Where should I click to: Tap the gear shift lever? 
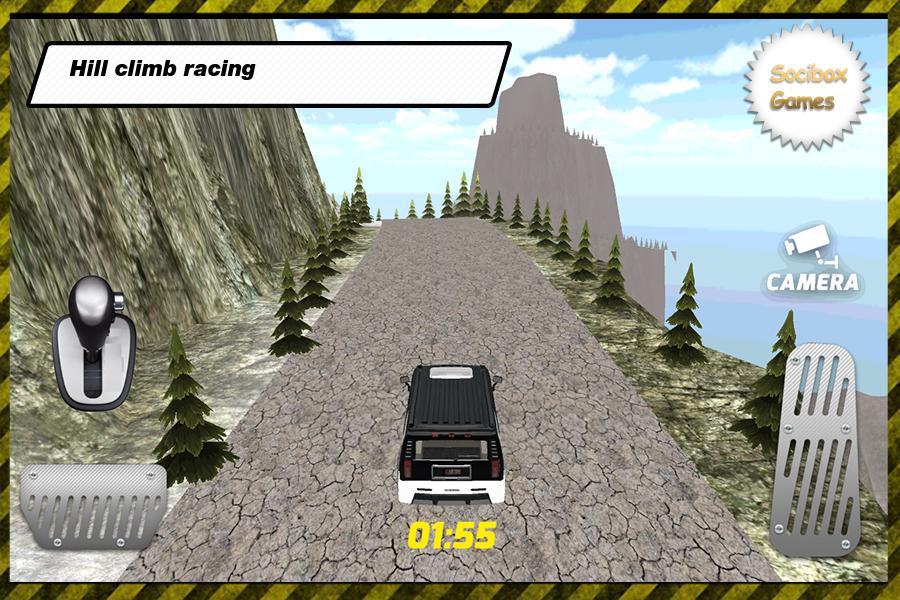click(92, 341)
